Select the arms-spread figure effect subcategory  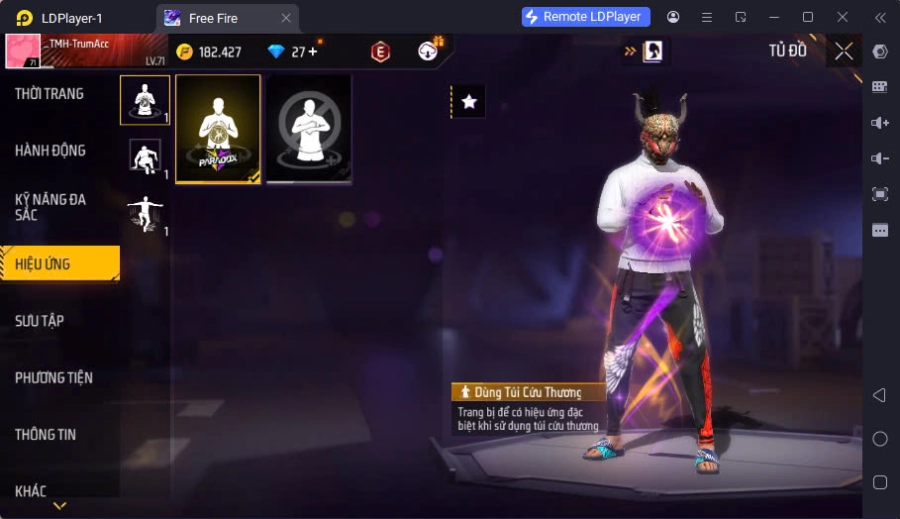click(x=145, y=214)
